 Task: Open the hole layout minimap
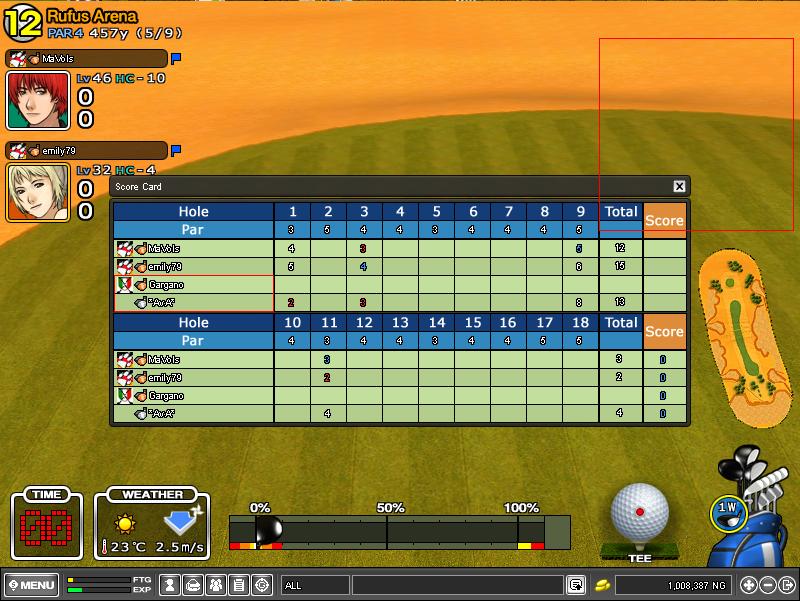(737, 334)
